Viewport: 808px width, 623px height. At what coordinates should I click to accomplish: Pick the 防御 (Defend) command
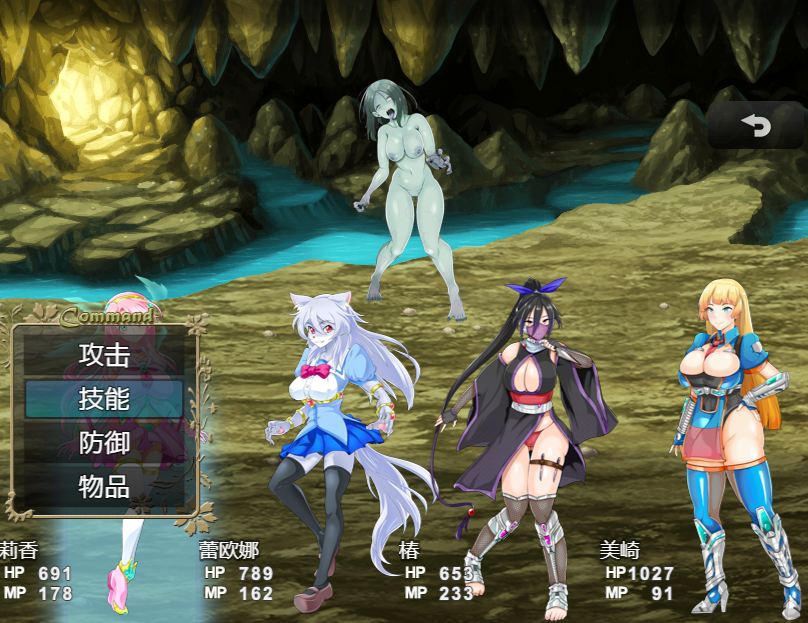click(x=104, y=442)
